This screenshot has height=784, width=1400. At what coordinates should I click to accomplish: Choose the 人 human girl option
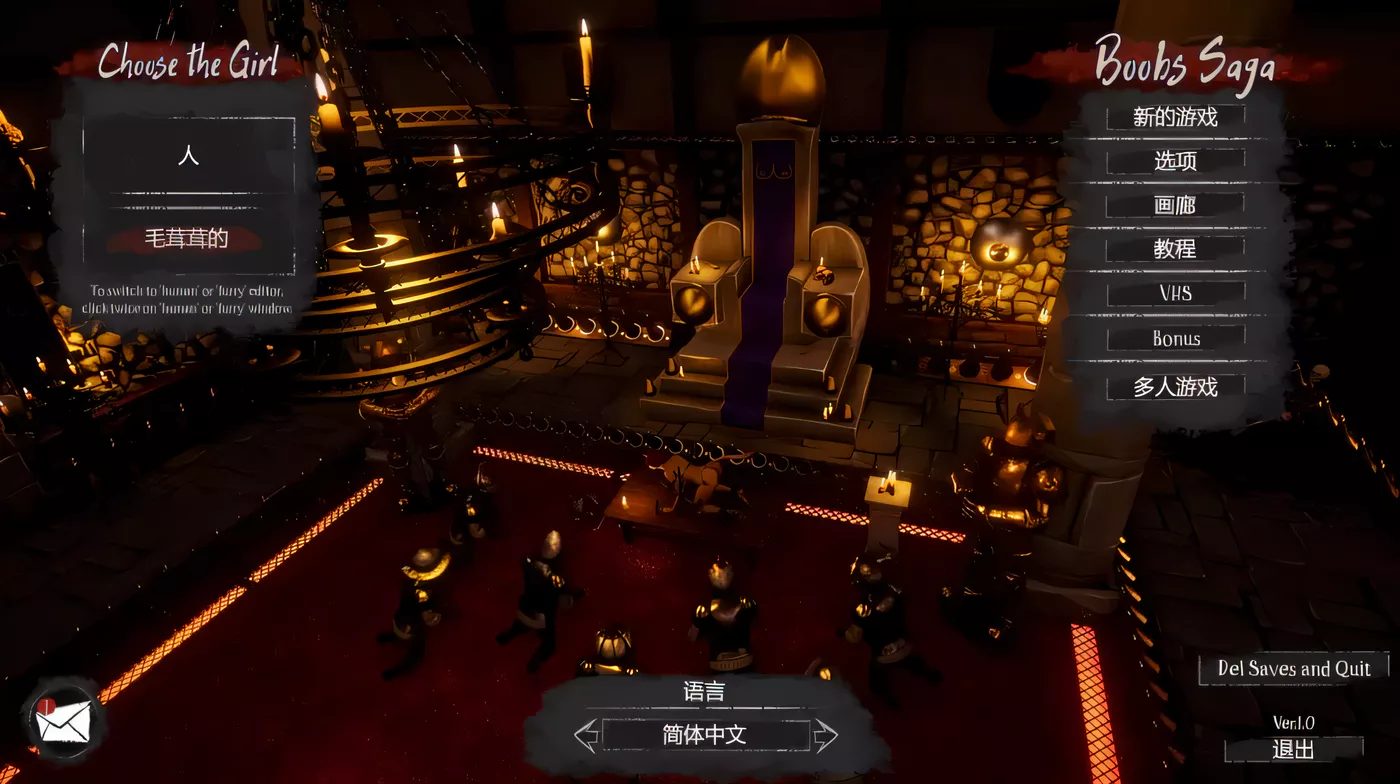coord(188,156)
